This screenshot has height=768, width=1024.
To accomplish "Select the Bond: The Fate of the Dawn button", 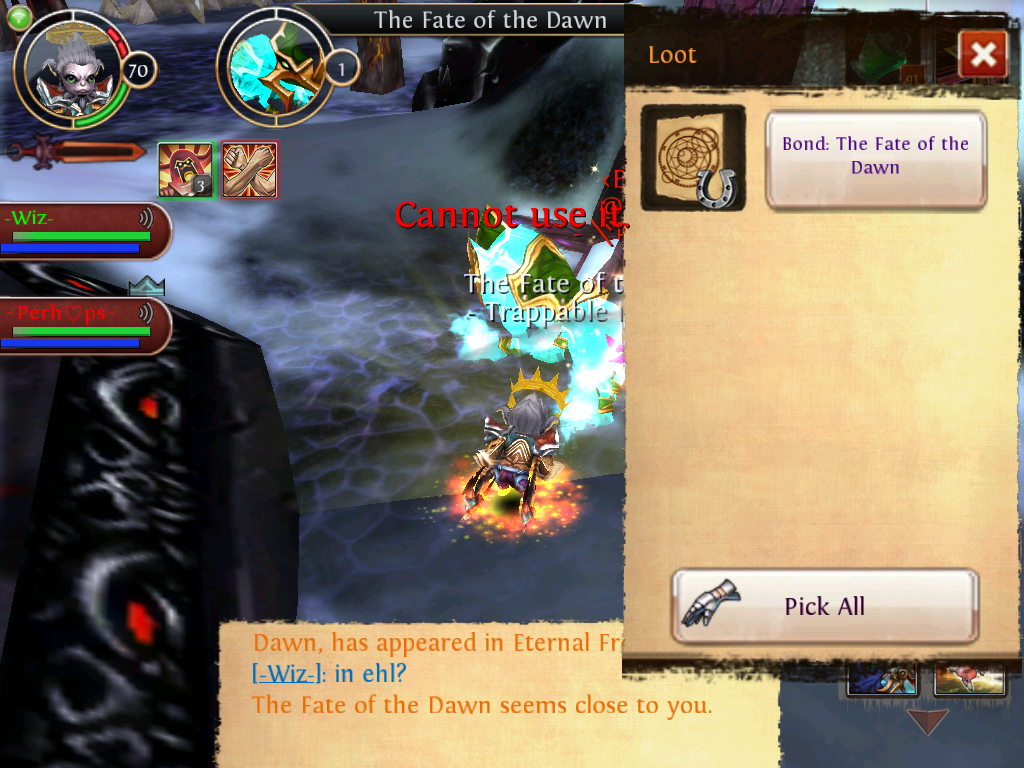I will pos(876,158).
